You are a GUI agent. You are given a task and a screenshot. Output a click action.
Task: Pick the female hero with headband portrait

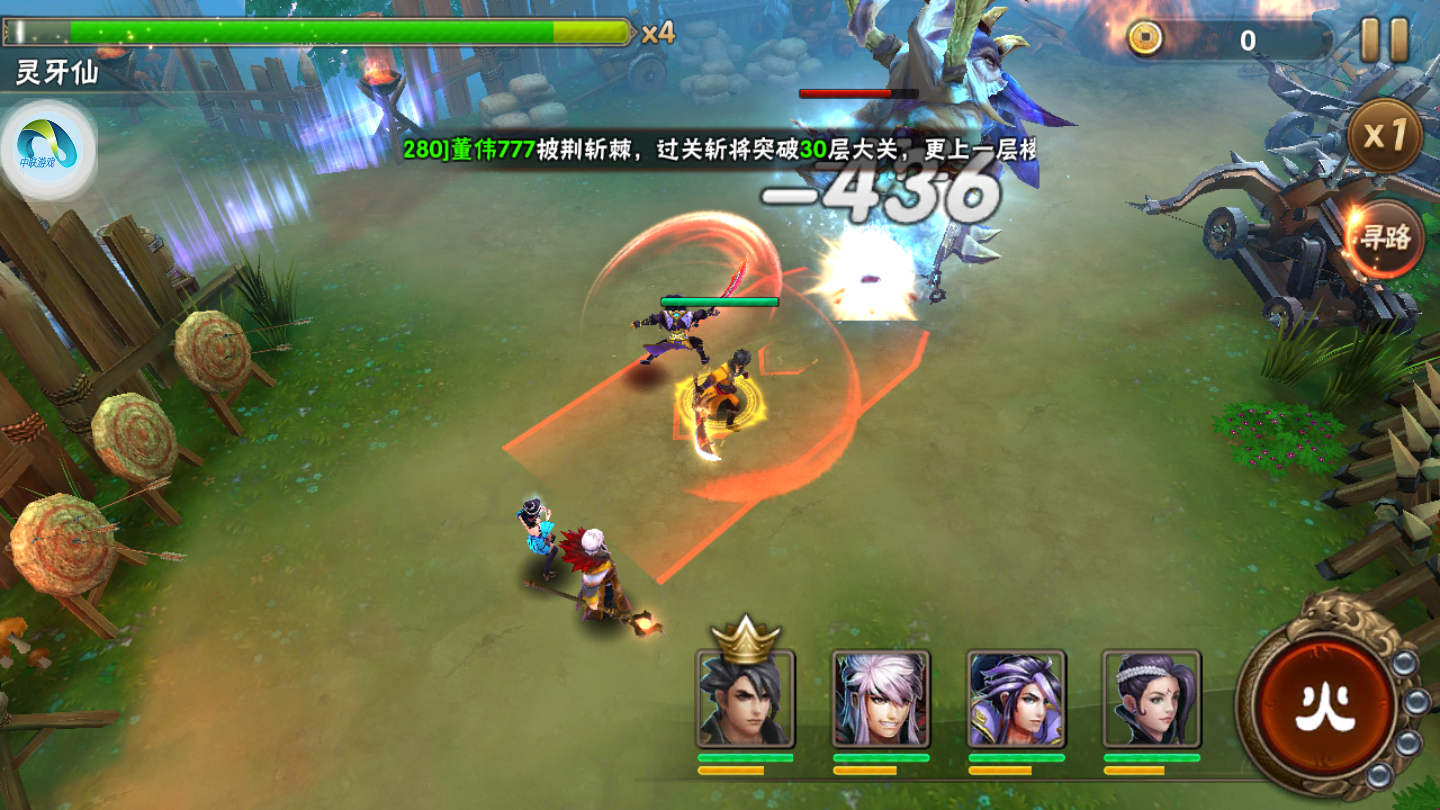[1152, 698]
